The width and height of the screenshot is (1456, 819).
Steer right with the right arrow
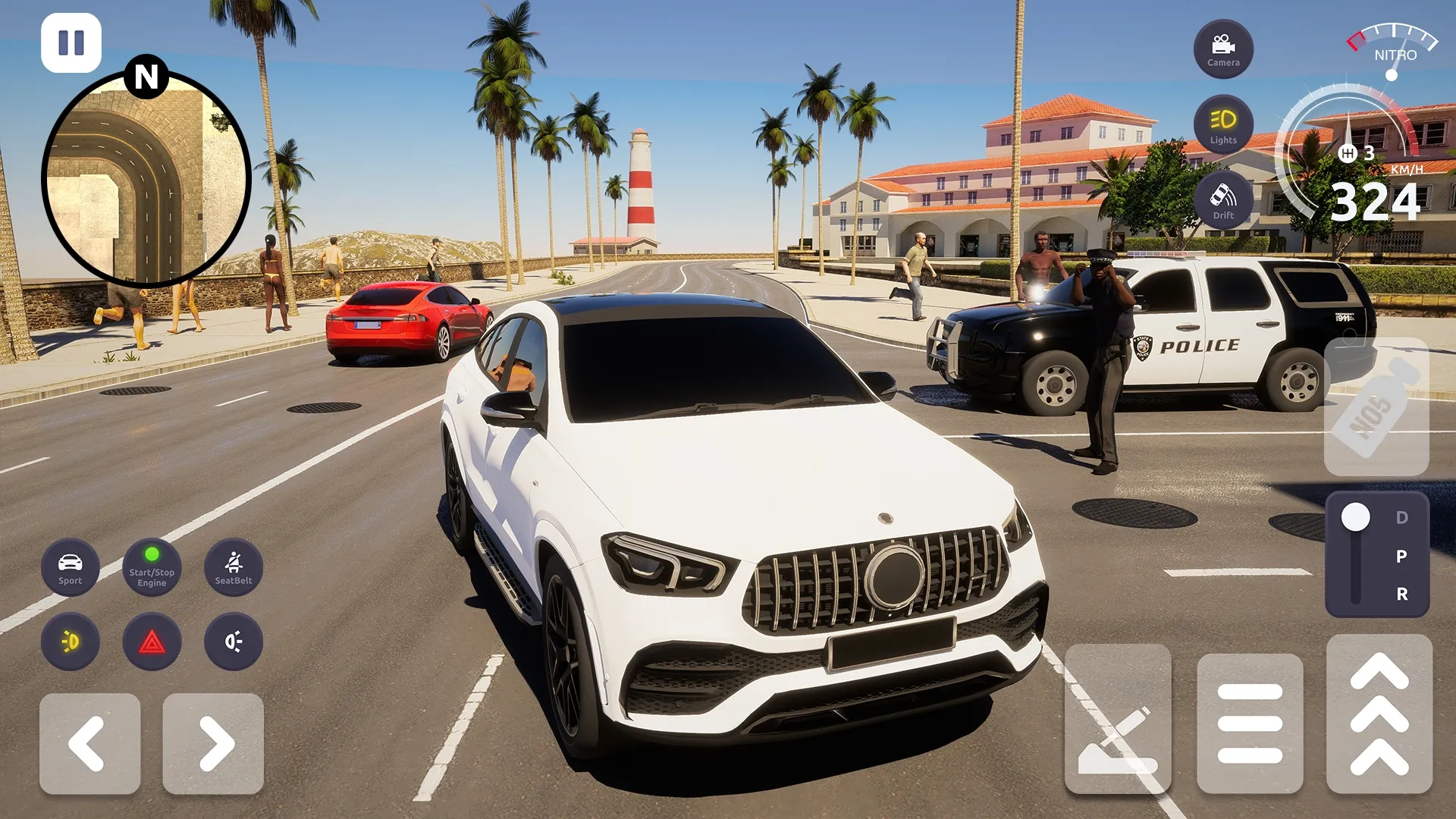(x=213, y=744)
